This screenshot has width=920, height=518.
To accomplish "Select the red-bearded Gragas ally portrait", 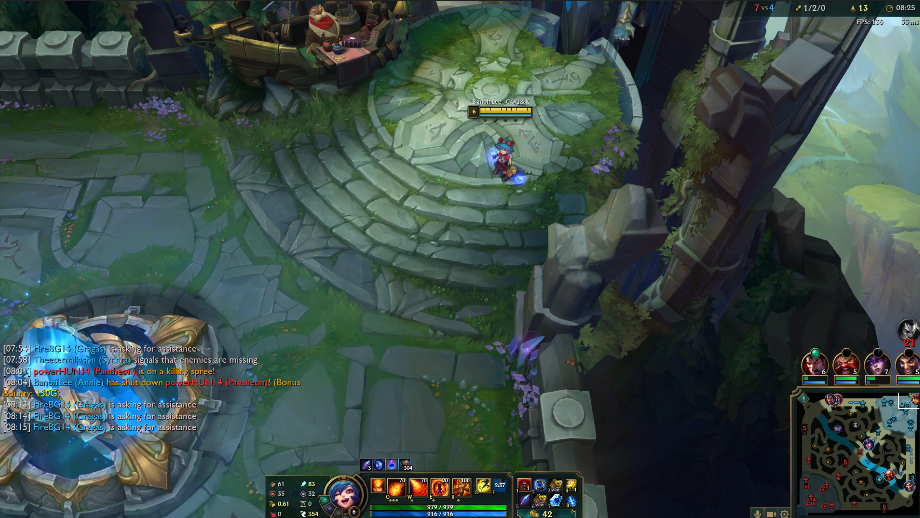I will tap(846, 362).
